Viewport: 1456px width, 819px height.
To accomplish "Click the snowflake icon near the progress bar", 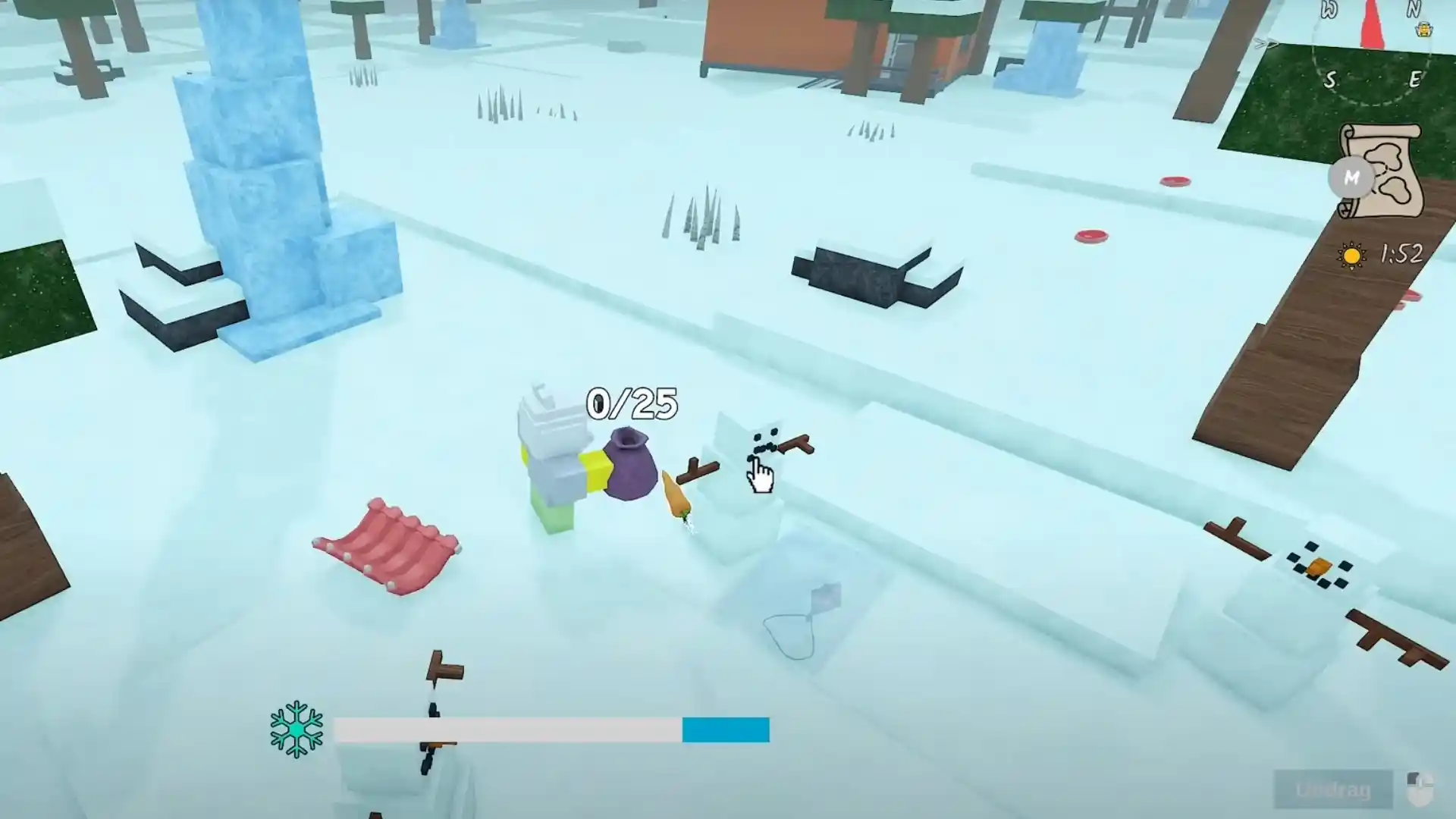I will (297, 730).
